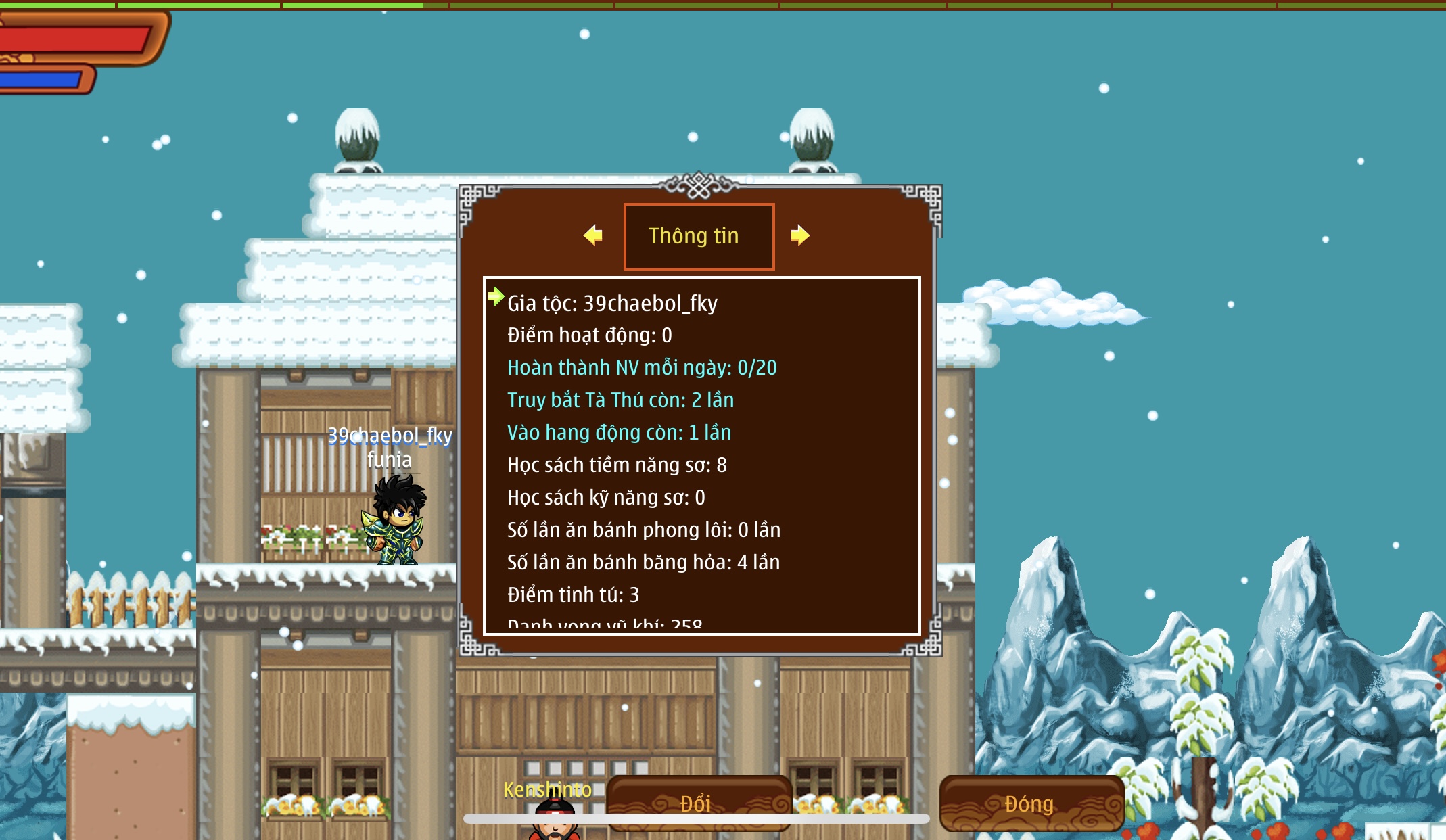Go to the previous tab with left arrow

click(593, 235)
